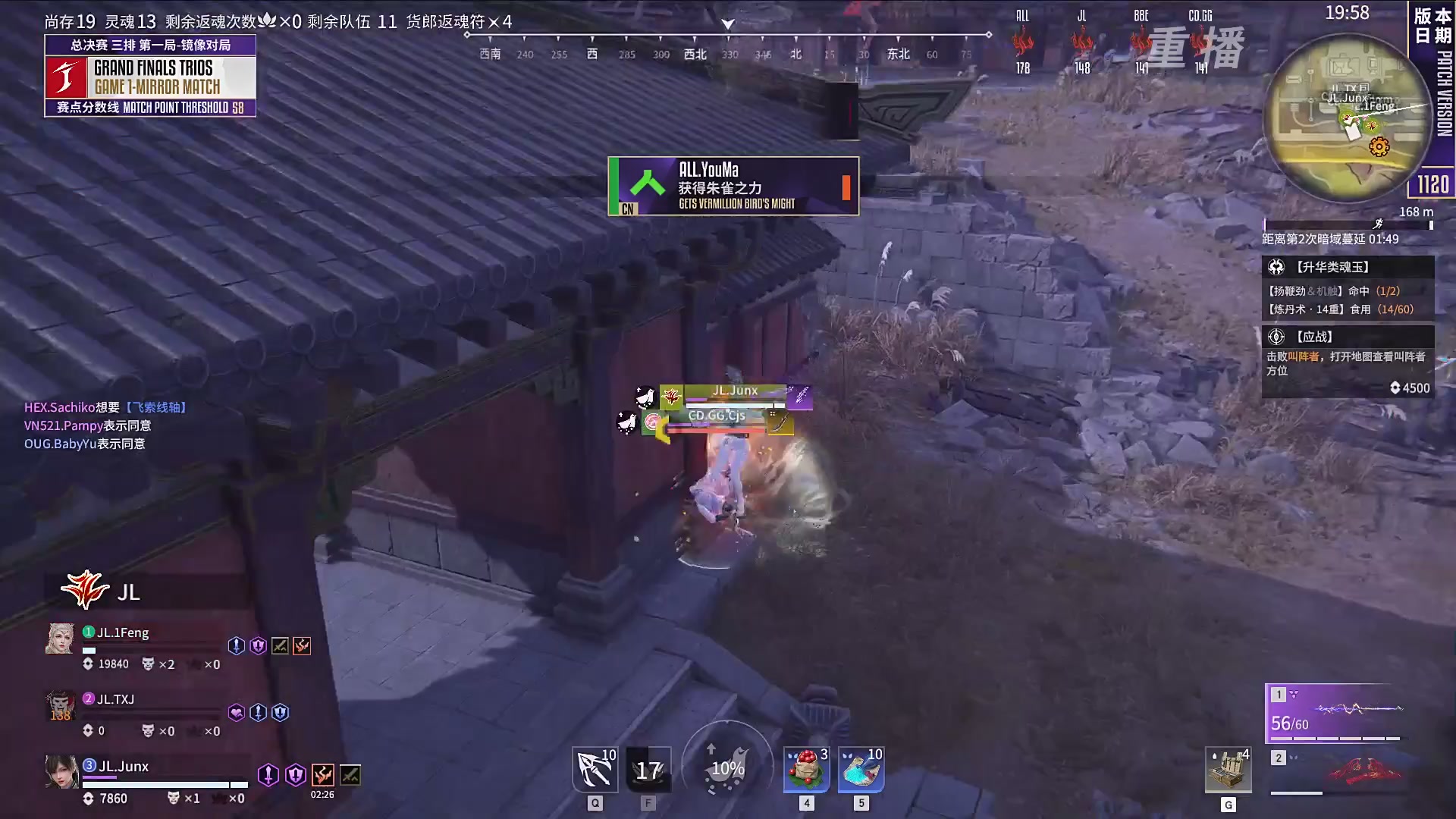Select the BBE team tab
The width and height of the screenshot is (1456, 819).
(x=1141, y=42)
